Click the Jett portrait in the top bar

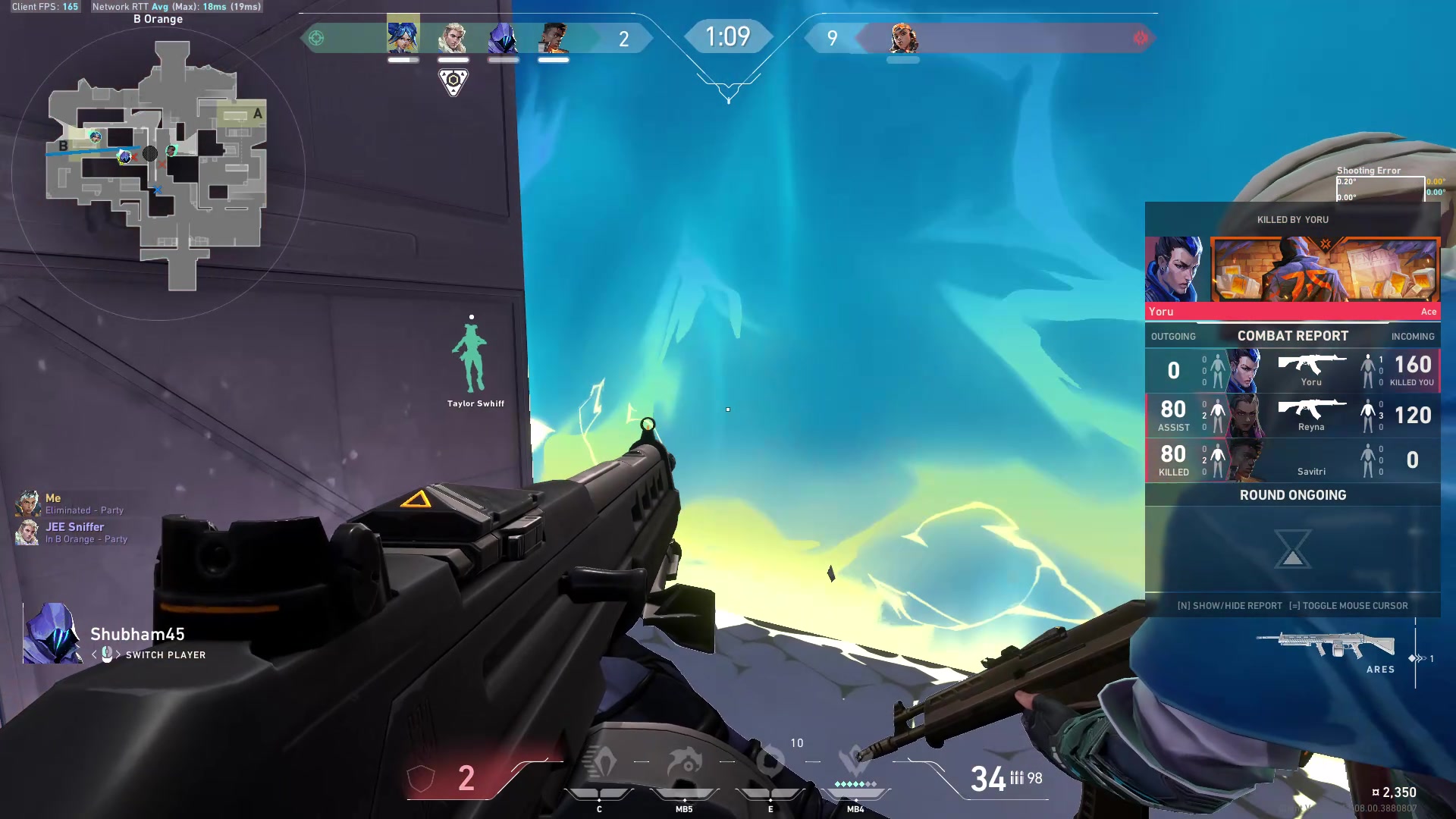tap(403, 36)
